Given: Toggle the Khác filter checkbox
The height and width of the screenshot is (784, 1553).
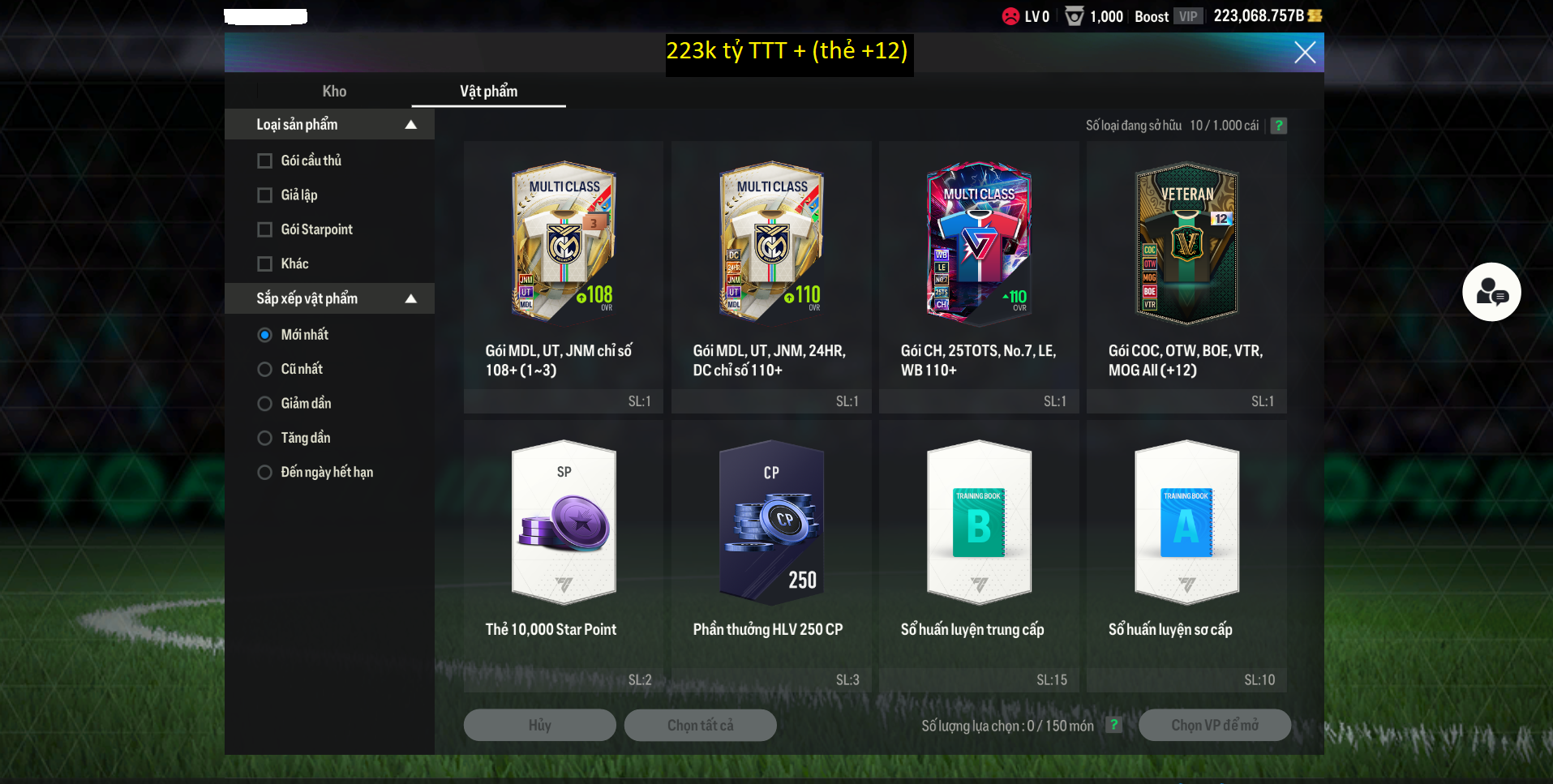Looking at the screenshot, I should [x=264, y=264].
